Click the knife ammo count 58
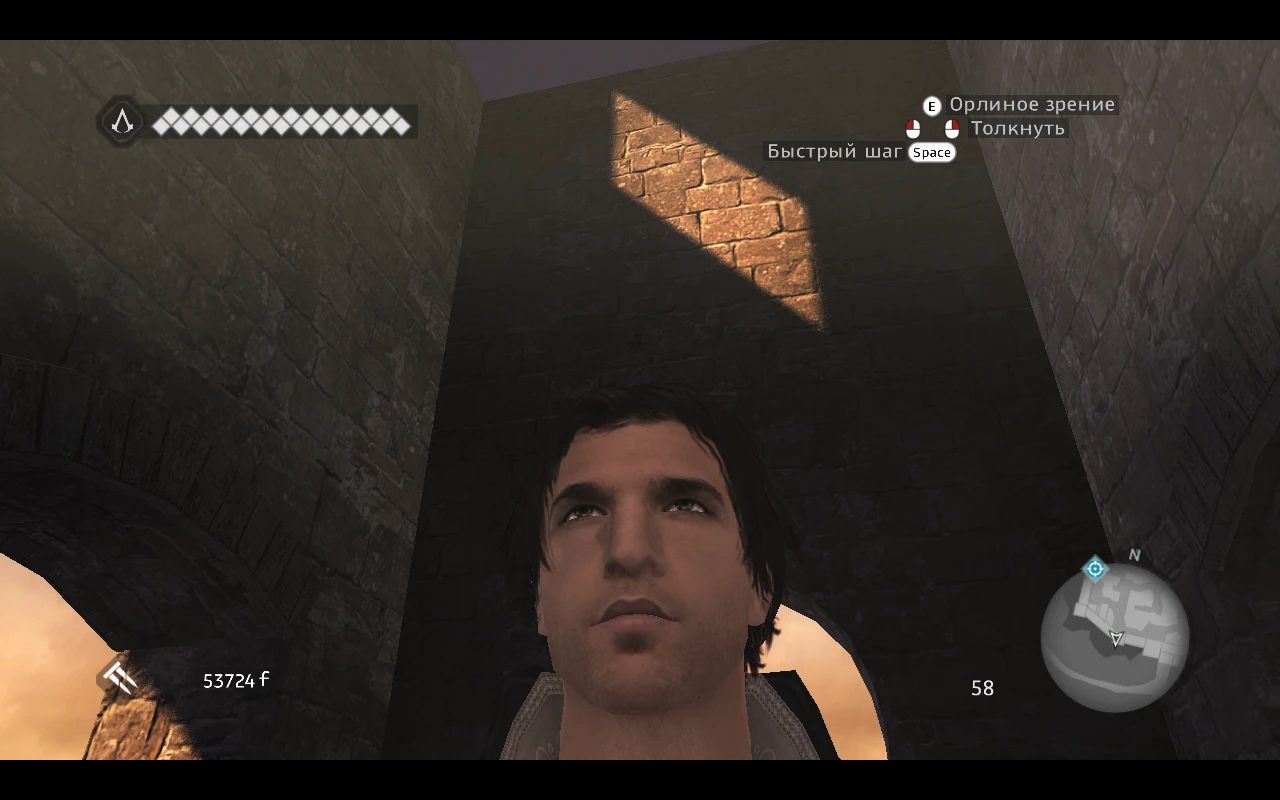The image size is (1280, 800). point(982,688)
